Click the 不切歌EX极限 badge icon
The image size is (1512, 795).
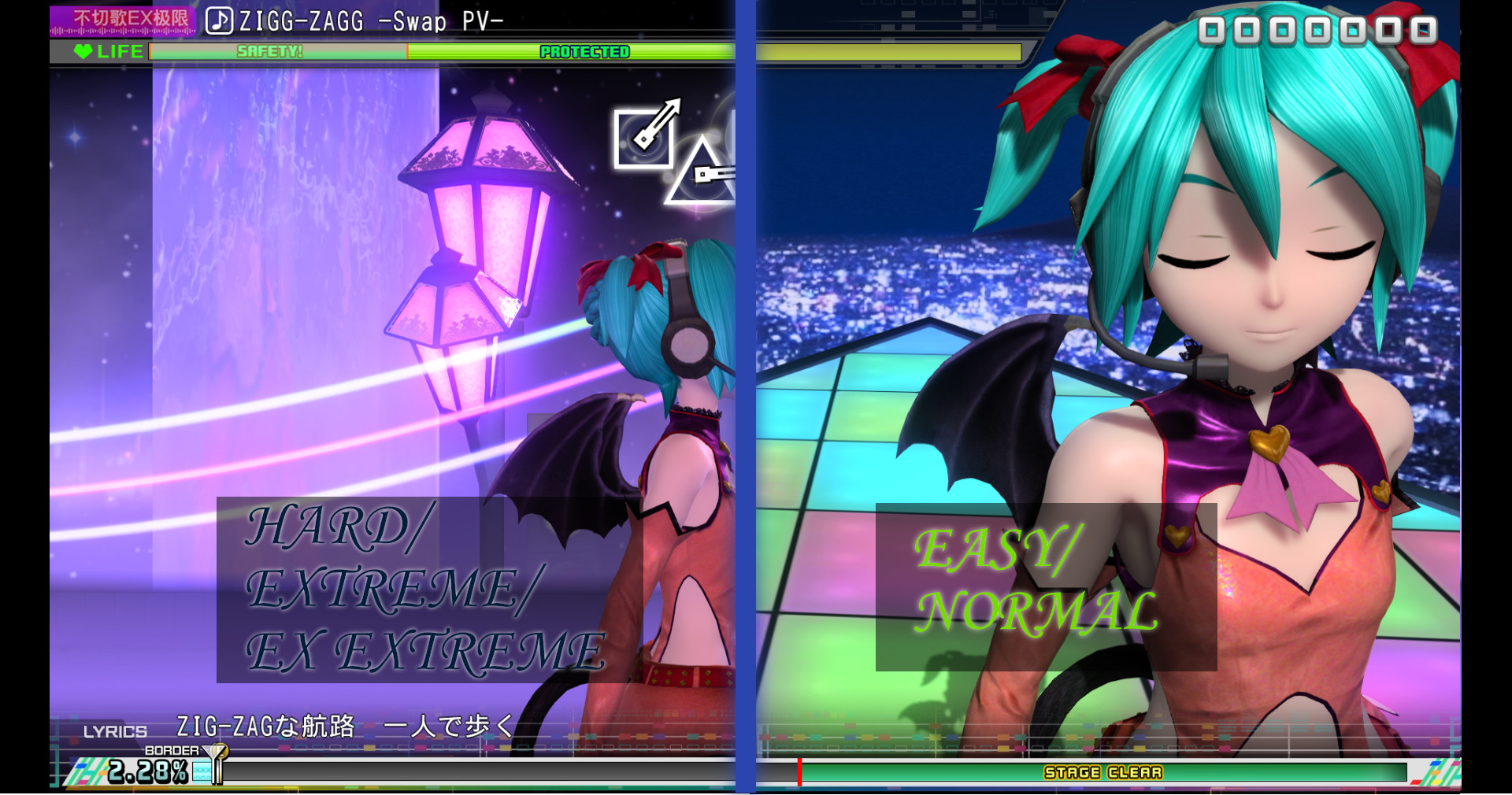point(122,18)
